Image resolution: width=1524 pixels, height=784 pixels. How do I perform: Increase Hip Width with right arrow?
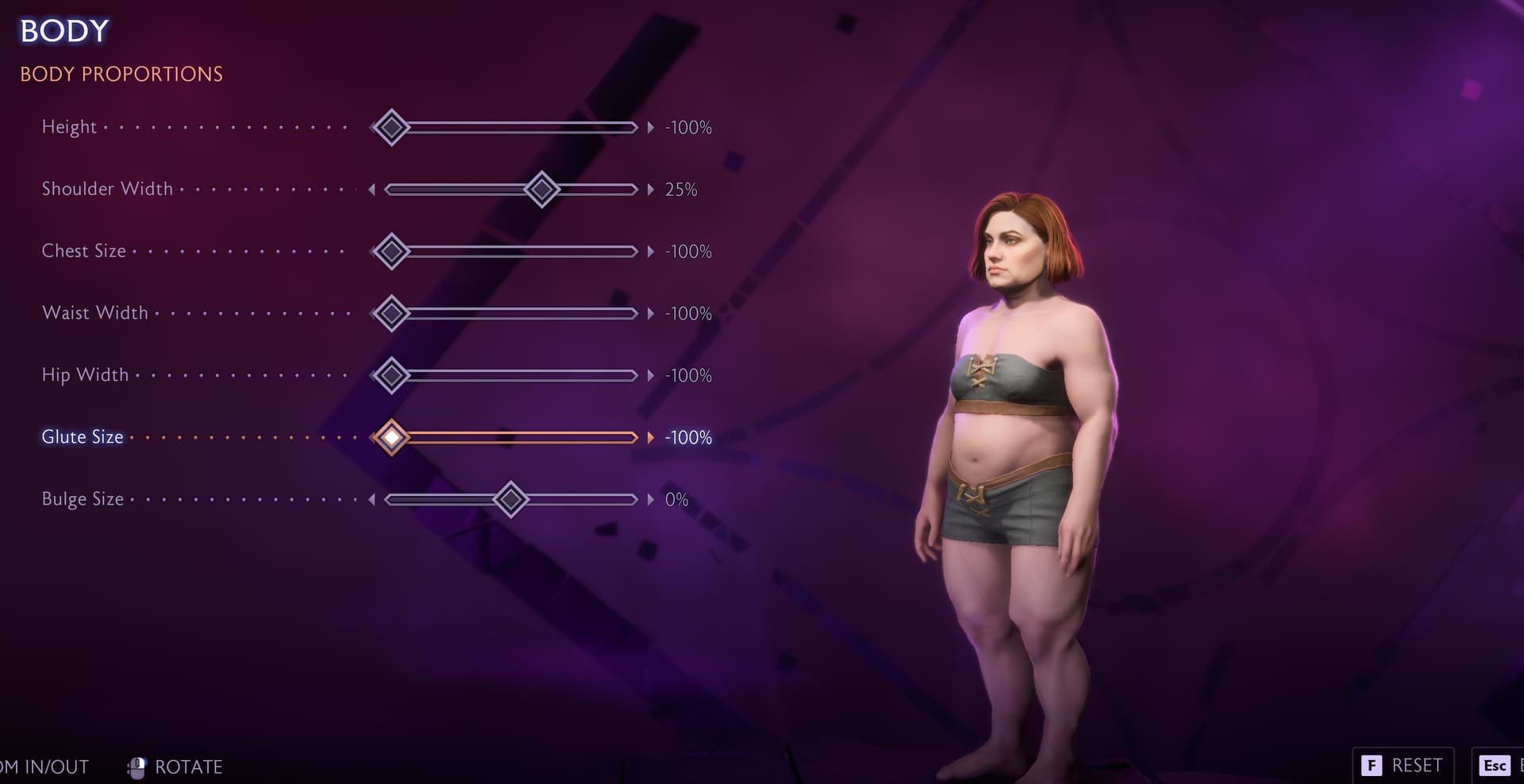[651, 375]
